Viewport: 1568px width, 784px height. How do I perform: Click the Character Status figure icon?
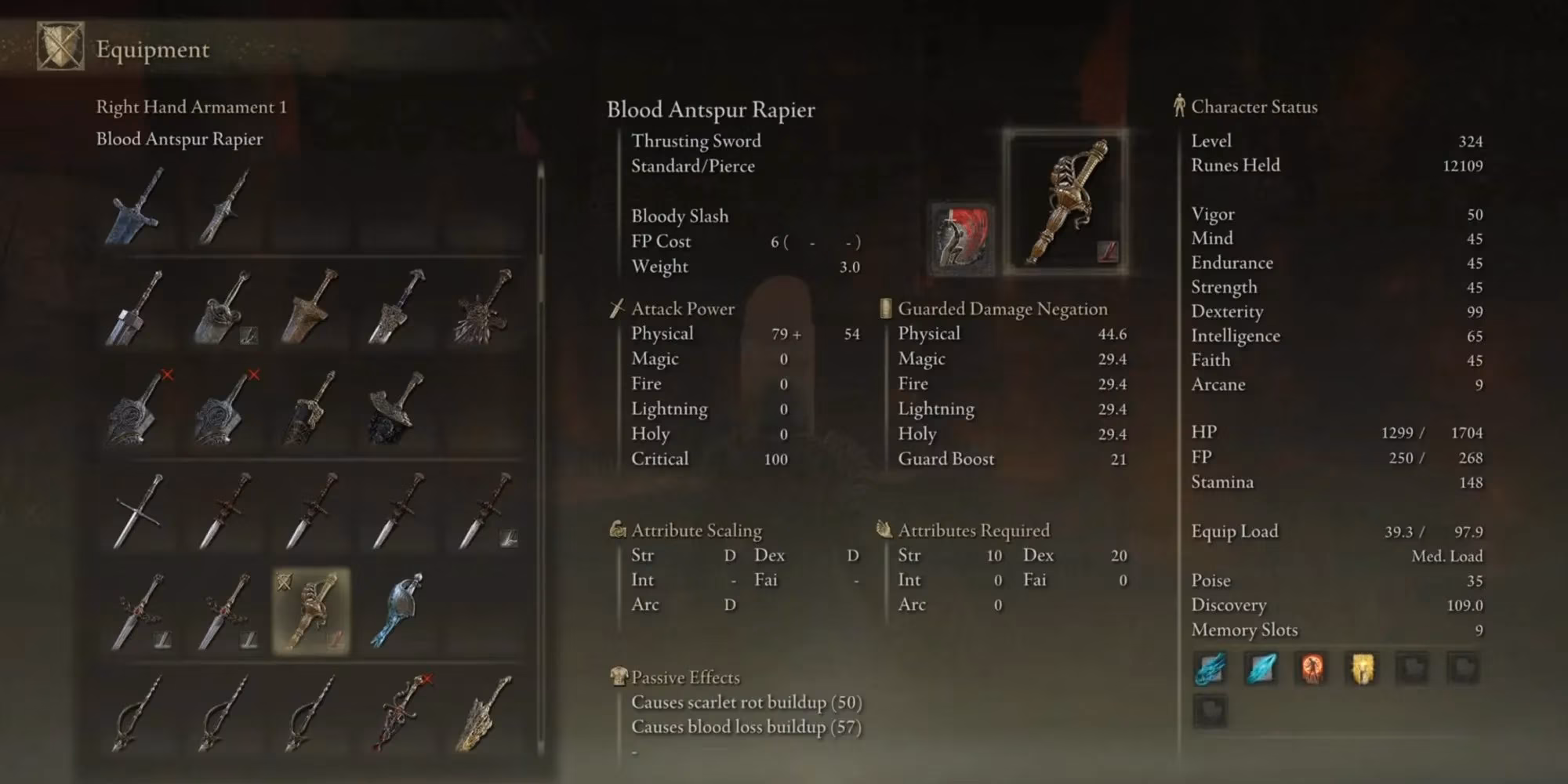pyautogui.click(x=1178, y=107)
